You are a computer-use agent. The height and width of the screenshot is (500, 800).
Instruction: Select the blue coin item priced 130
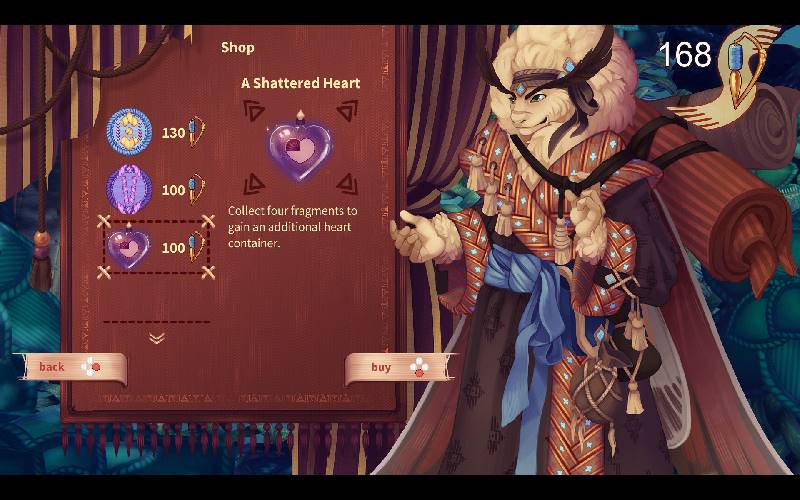click(130, 132)
